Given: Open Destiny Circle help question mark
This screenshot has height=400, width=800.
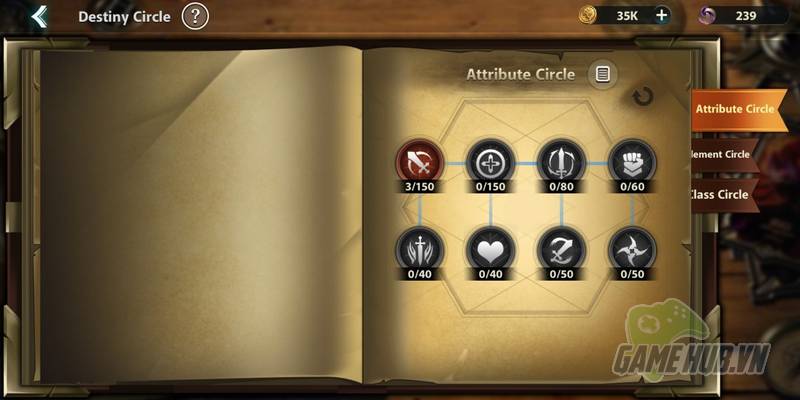Looking at the screenshot, I should (196, 16).
